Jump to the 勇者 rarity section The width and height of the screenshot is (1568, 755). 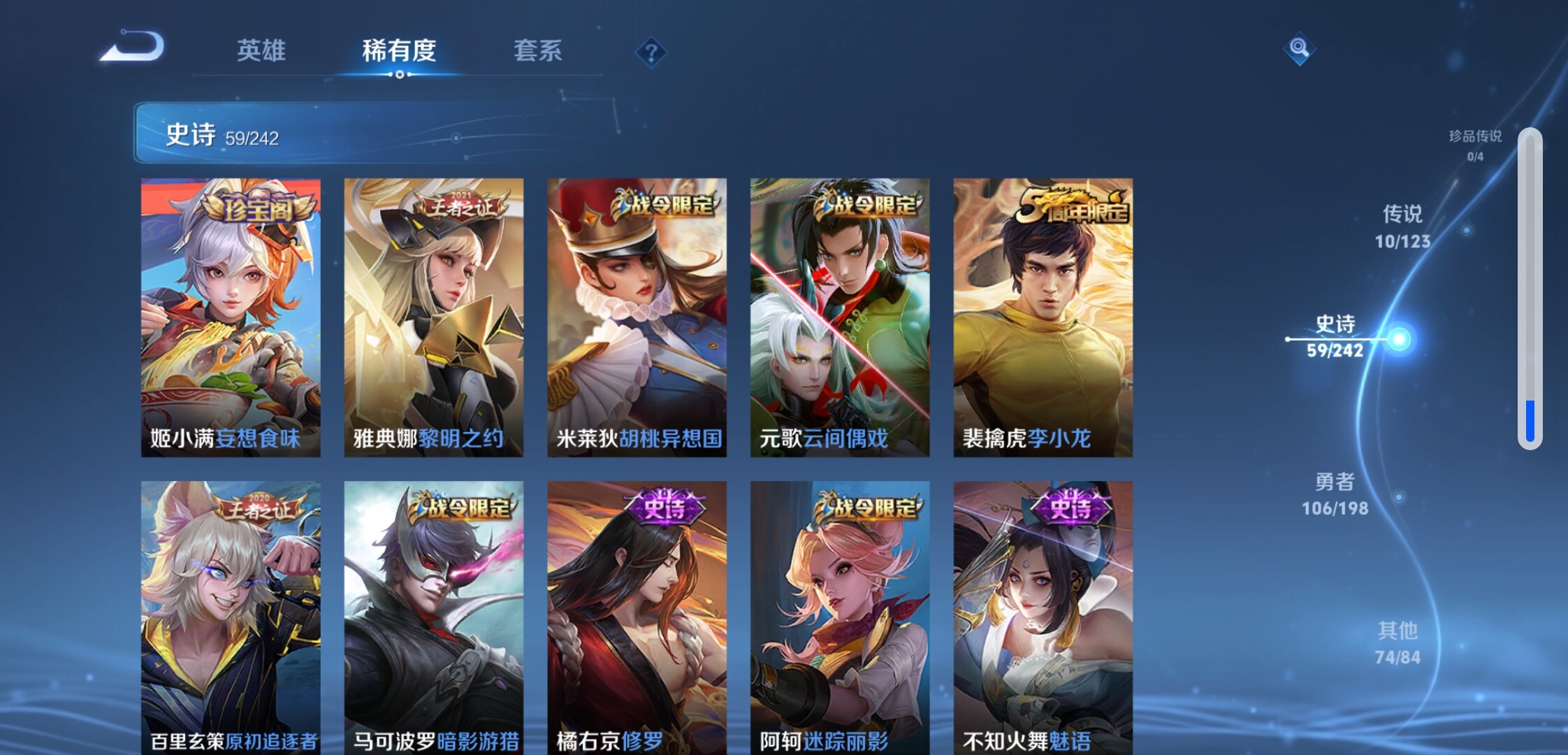click(x=1335, y=494)
